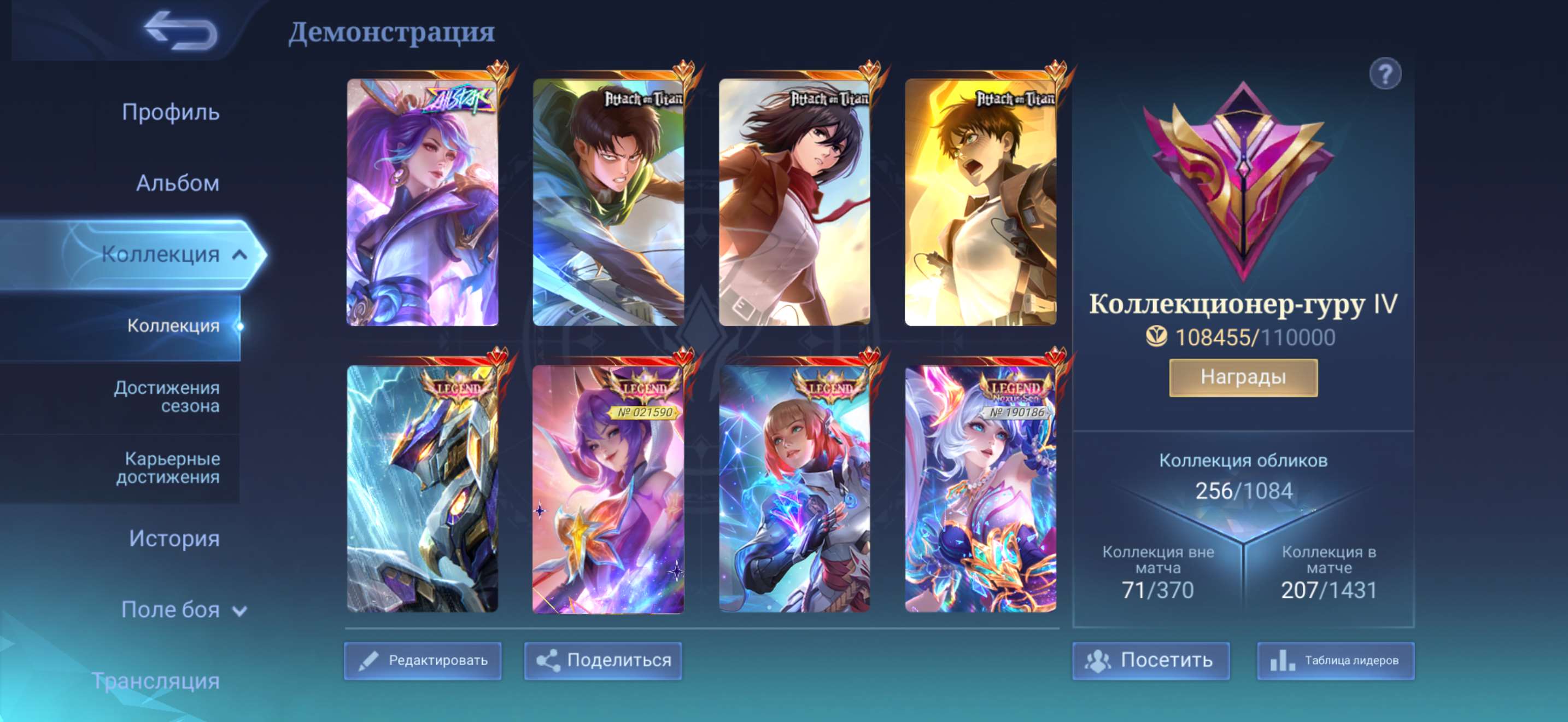Open the Профиль menu item
1568x722 pixels.
171,113
